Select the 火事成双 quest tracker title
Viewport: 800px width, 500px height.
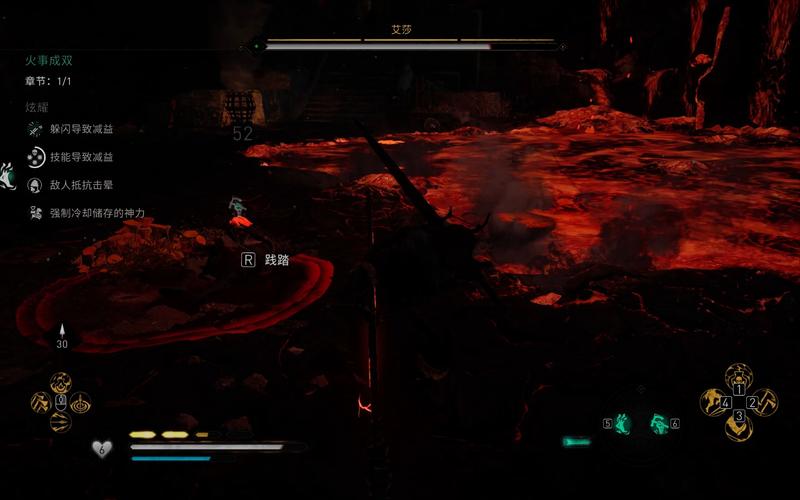point(49,60)
